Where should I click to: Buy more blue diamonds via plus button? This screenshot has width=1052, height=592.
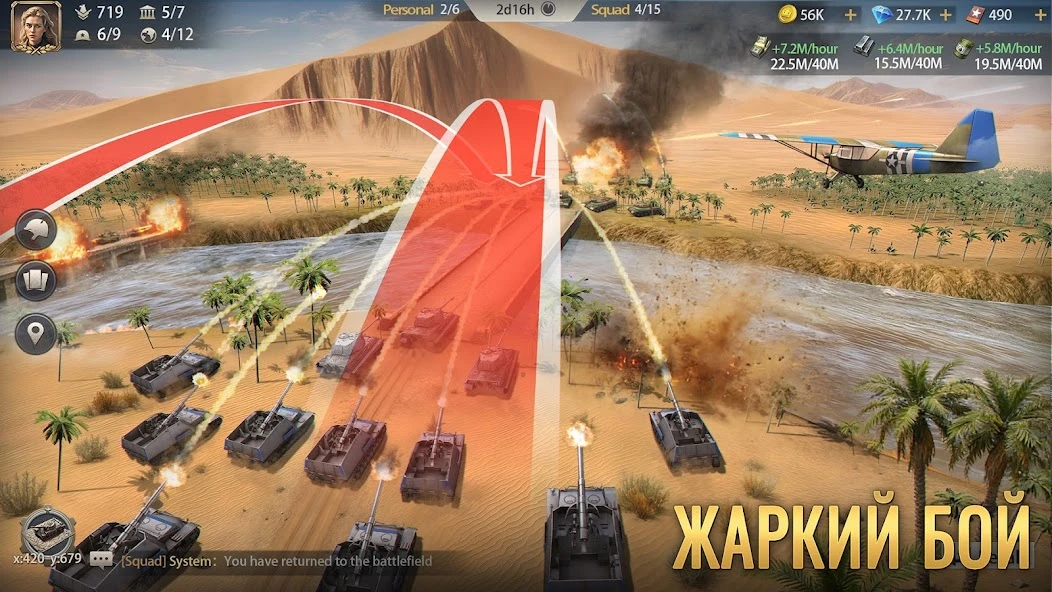945,15
